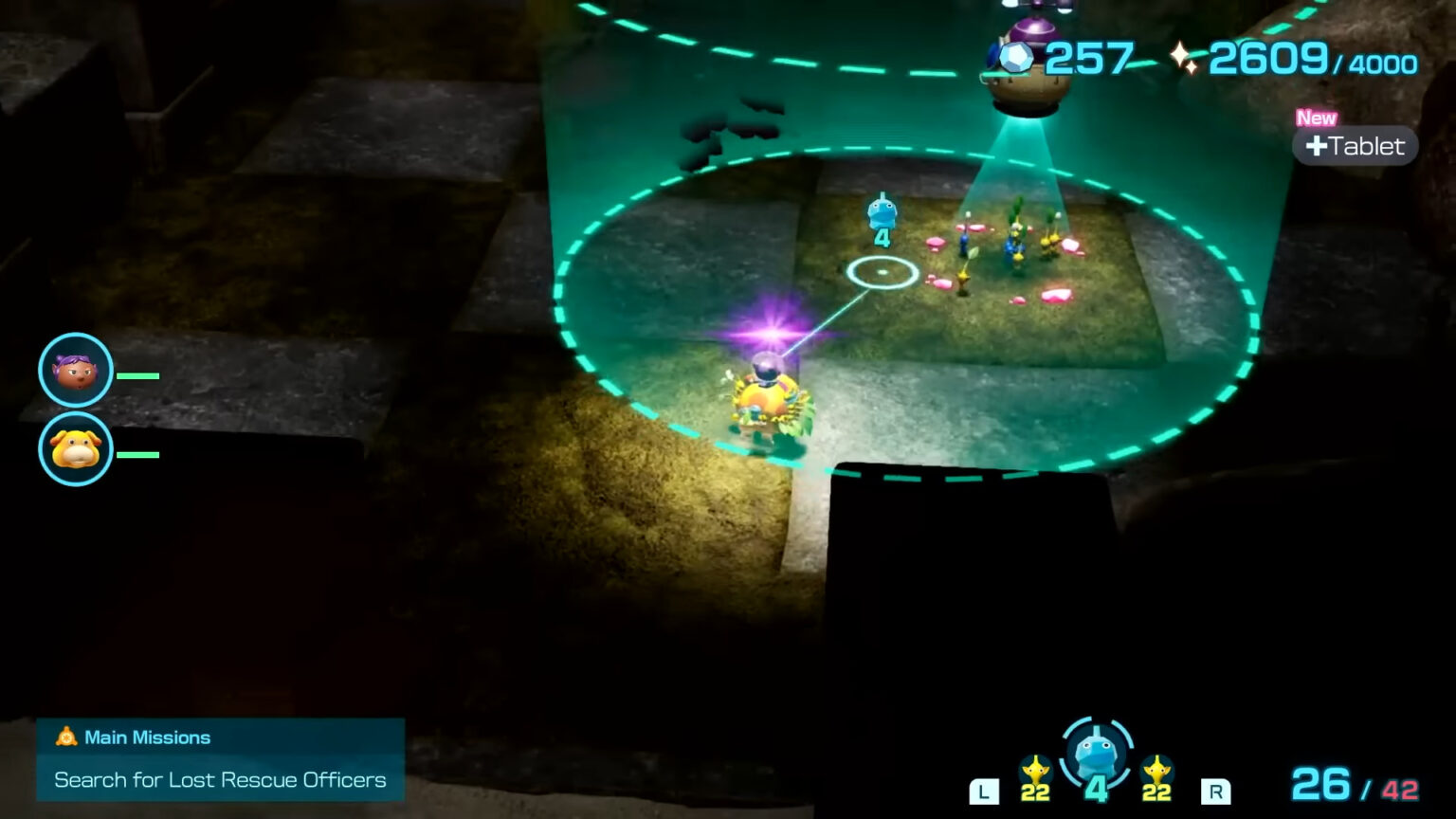The width and height of the screenshot is (1456, 819).
Task: Open the Tablet button
Action: tap(1356, 146)
